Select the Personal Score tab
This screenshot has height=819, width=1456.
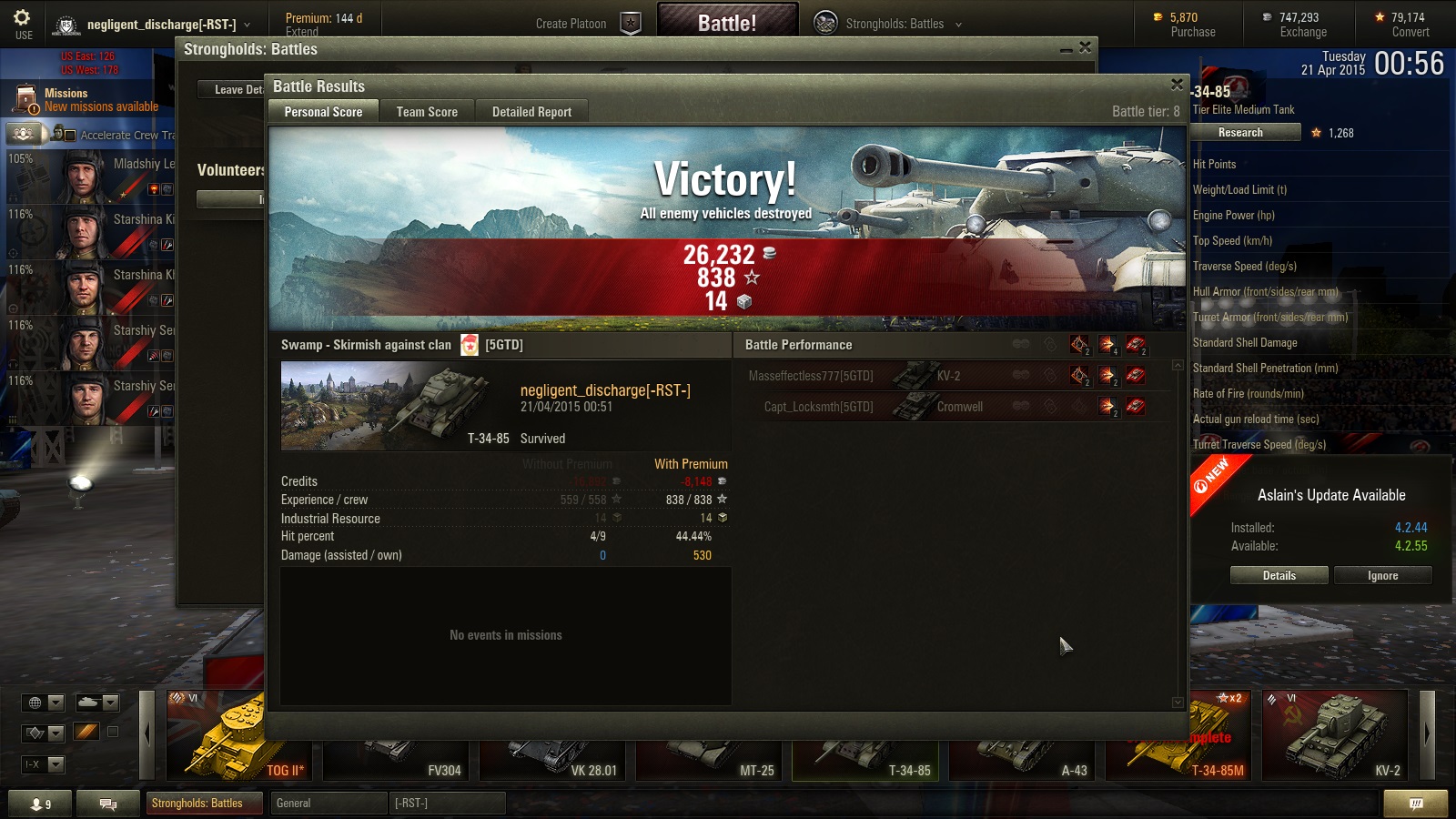(323, 112)
